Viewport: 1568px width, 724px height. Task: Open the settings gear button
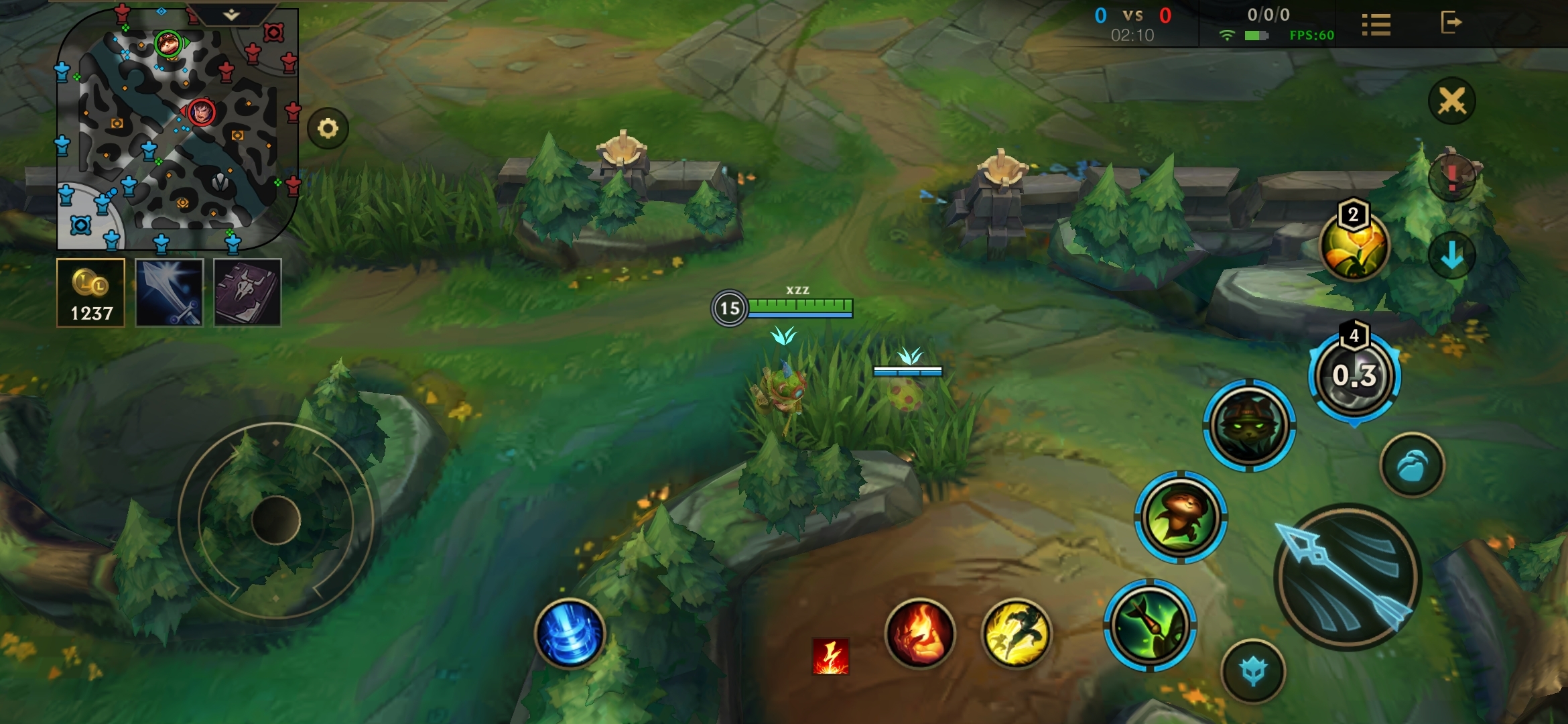point(328,128)
